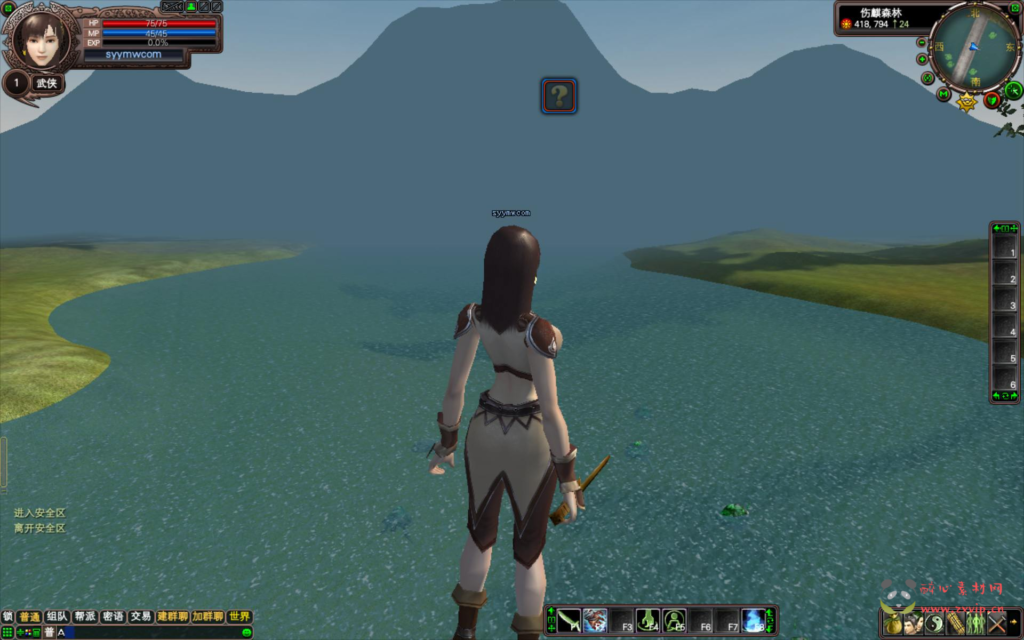
Task: Zoom out the minimap with minus button
Action: (x=922, y=43)
